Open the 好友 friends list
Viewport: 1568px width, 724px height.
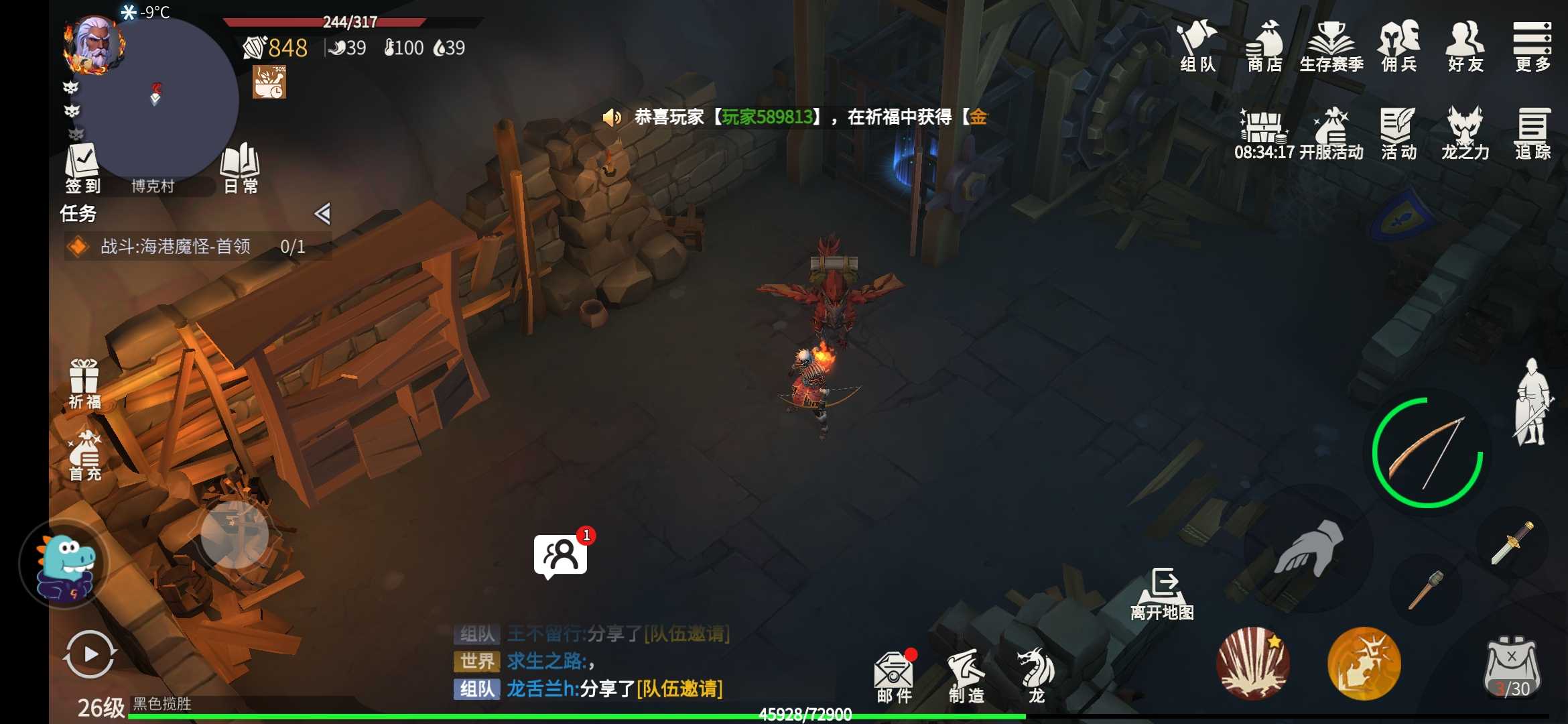(1465, 46)
